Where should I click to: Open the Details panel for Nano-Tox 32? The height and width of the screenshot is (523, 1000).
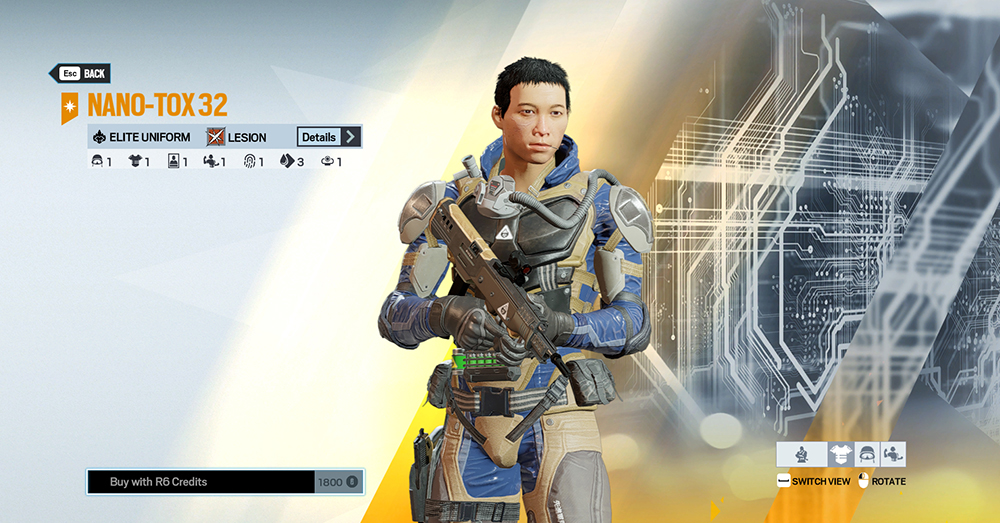pos(328,137)
